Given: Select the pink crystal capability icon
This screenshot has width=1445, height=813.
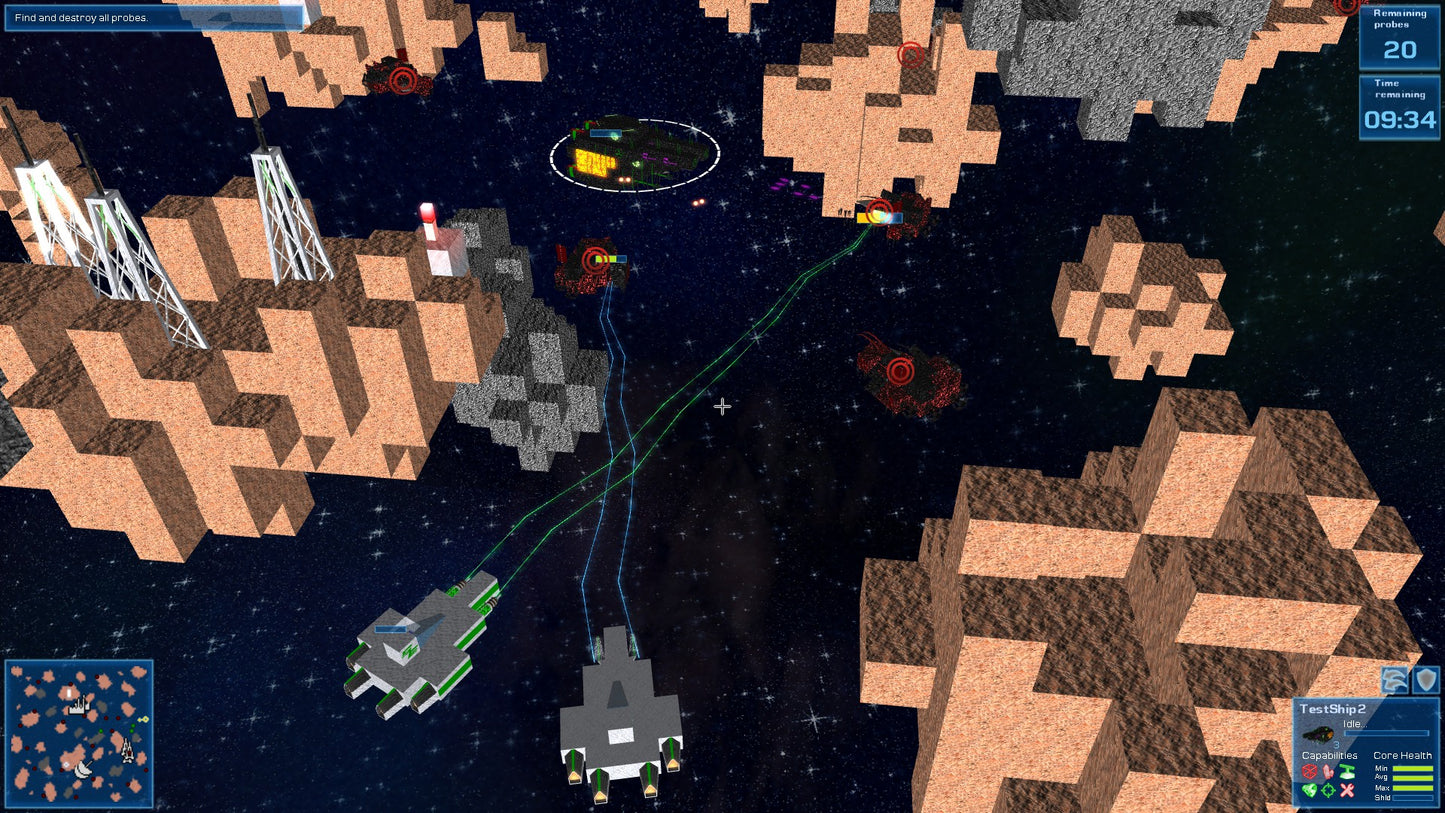Looking at the screenshot, I should (x=1326, y=772).
